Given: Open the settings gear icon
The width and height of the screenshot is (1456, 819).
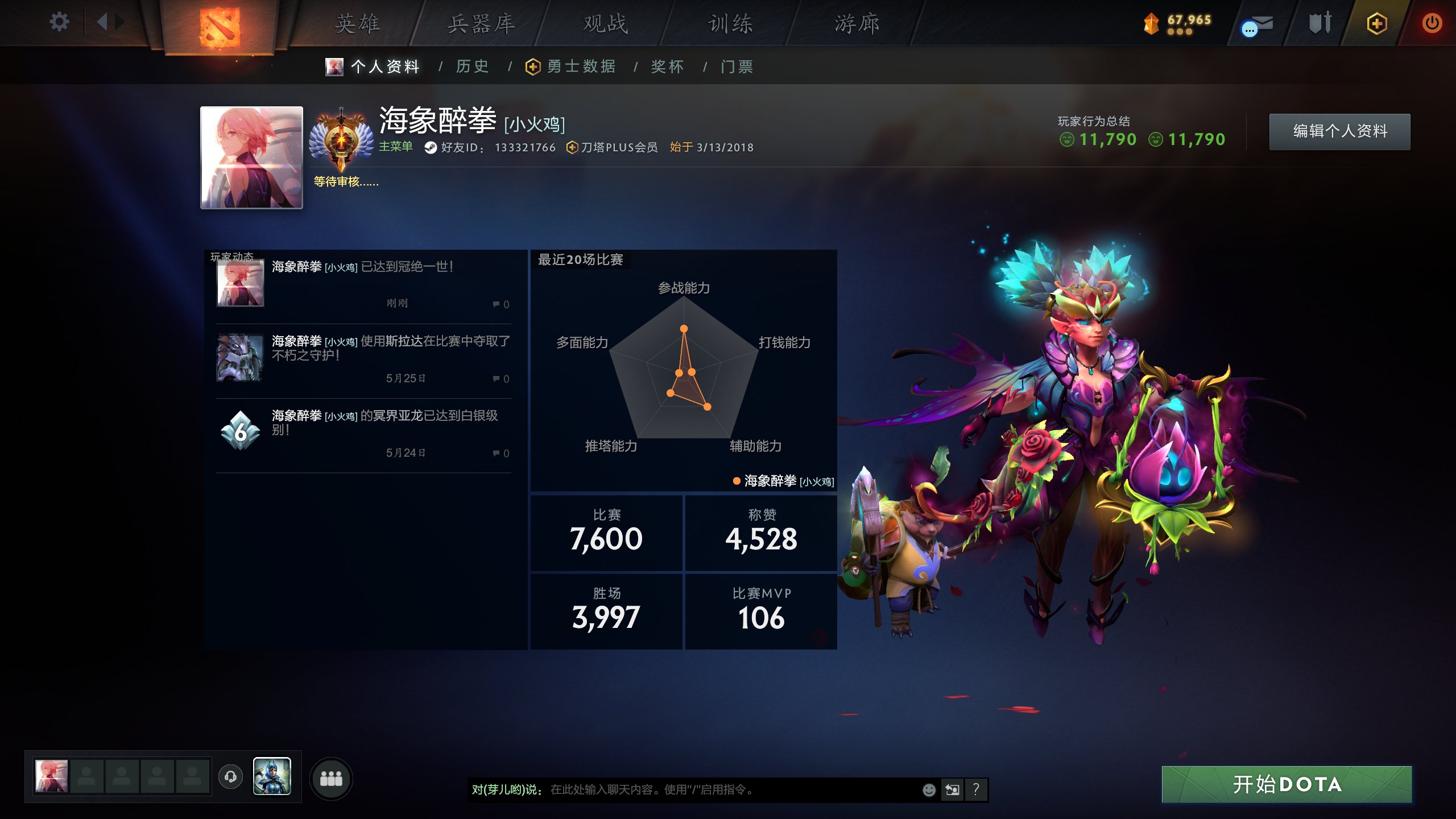Looking at the screenshot, I should [59, 22].
